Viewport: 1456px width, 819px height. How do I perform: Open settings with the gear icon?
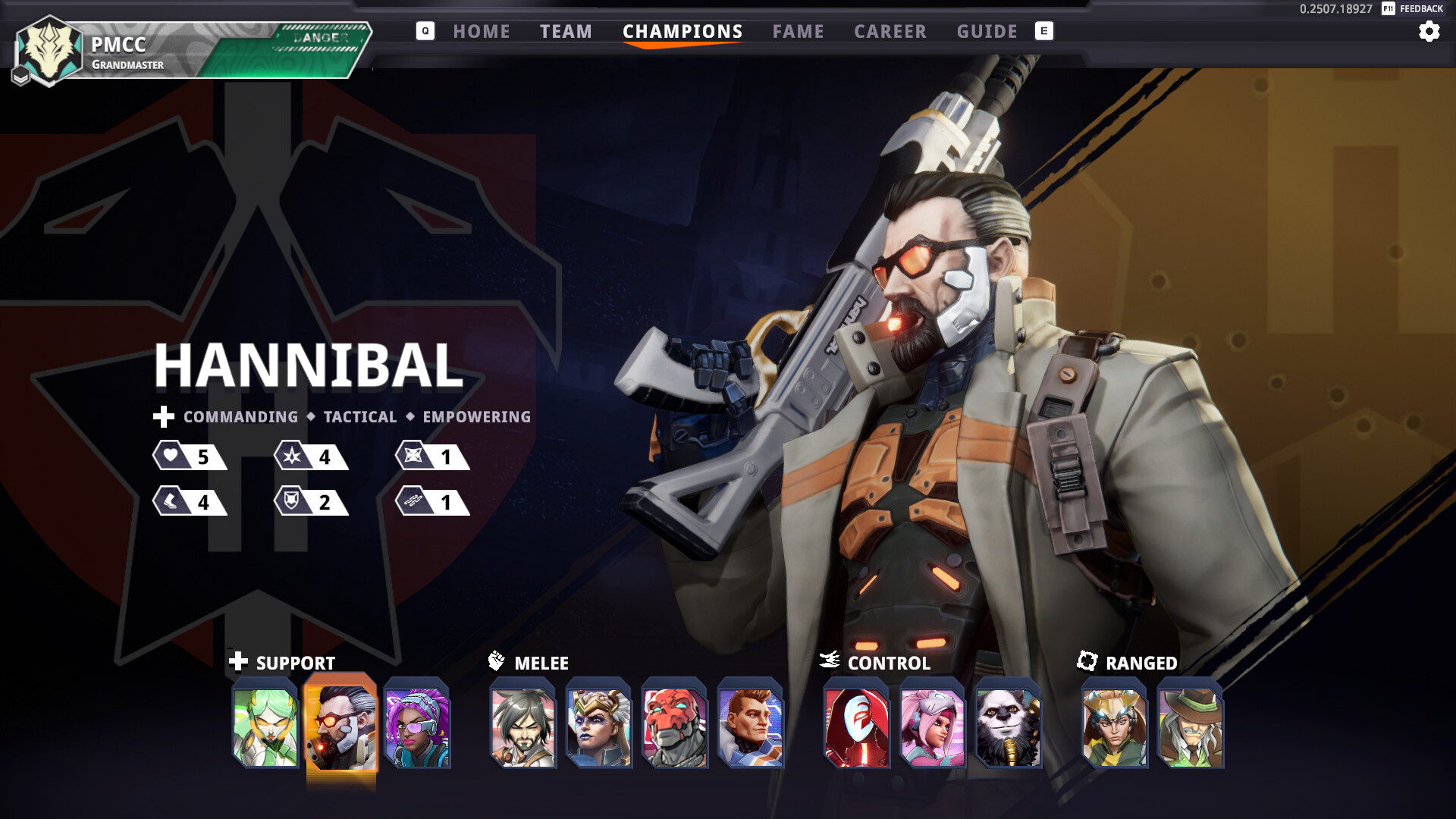[x=1429, y=32]
